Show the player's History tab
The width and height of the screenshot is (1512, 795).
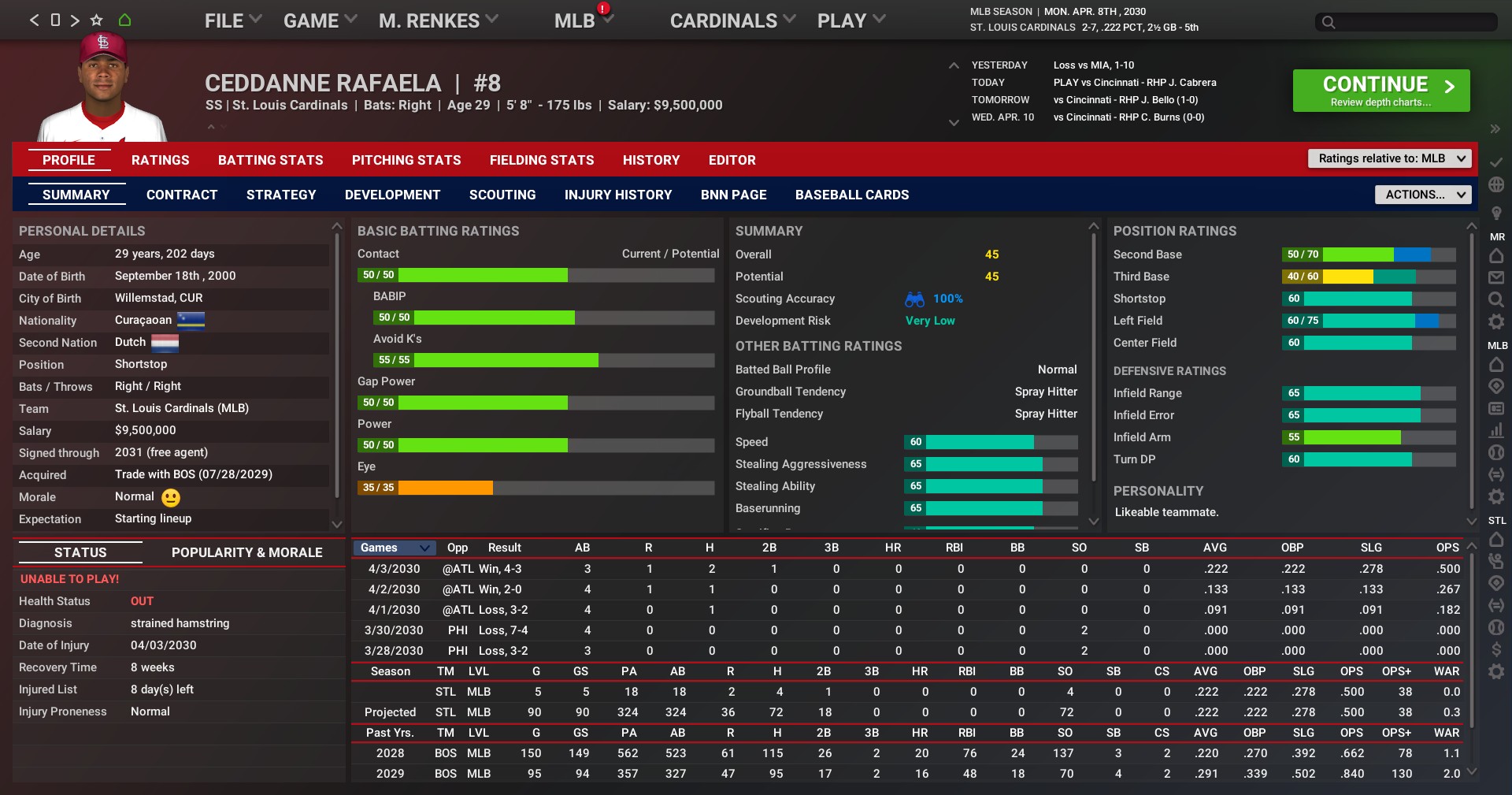point(651,160)
